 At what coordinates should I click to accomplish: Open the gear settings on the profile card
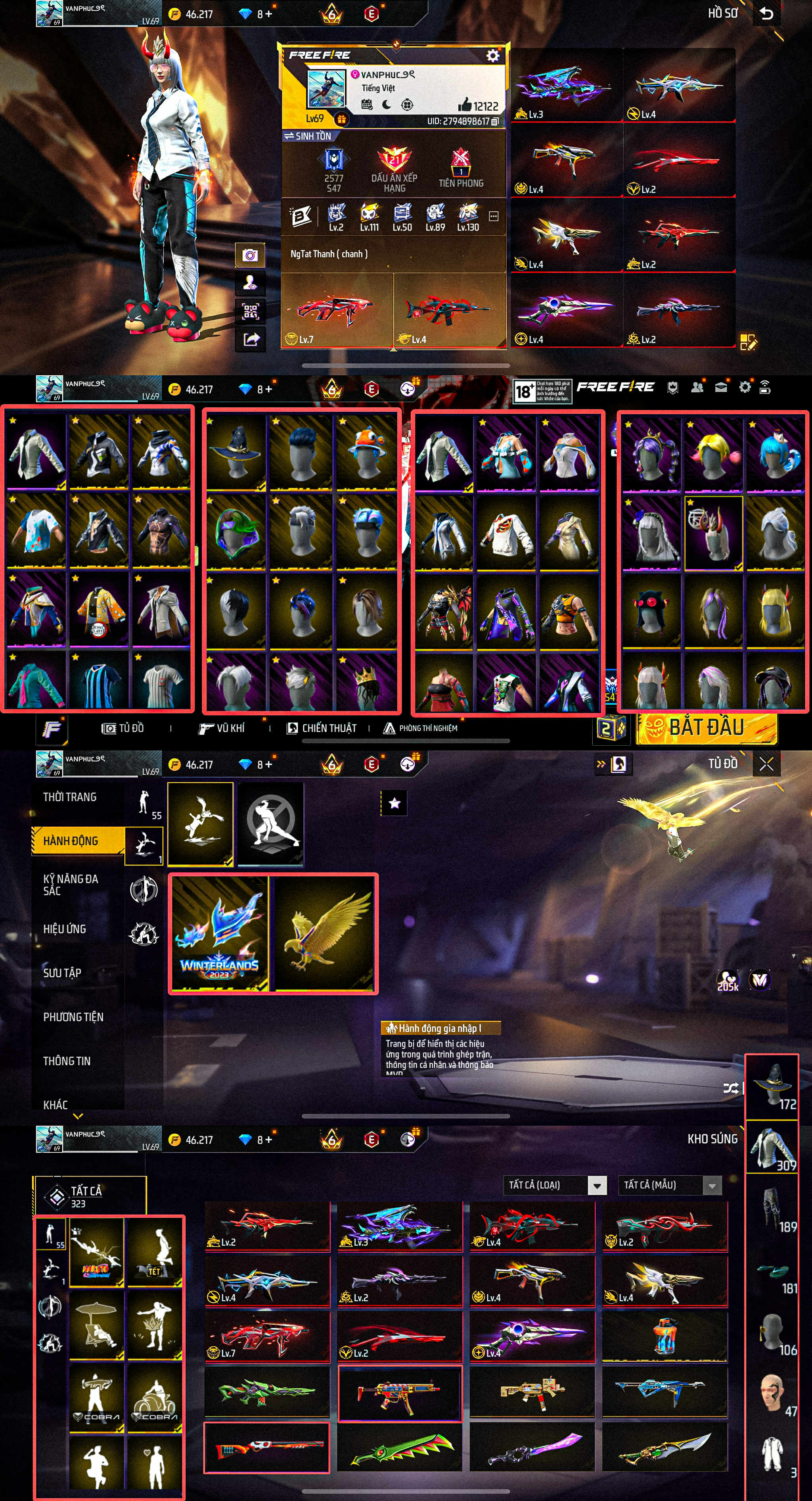click(x=492, y=56)
